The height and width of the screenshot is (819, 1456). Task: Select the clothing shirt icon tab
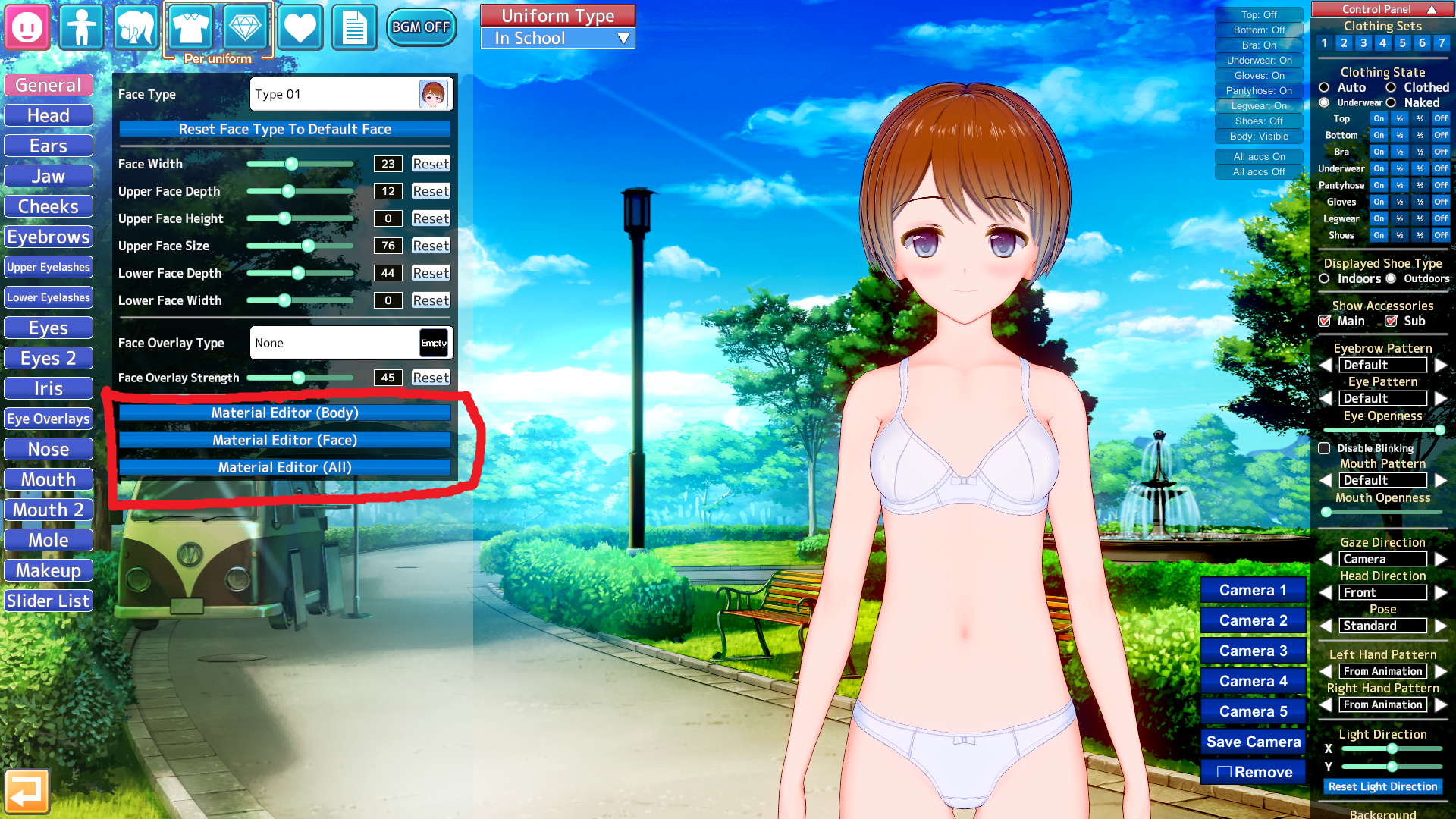pyautogui.click(x=190, y=27)
